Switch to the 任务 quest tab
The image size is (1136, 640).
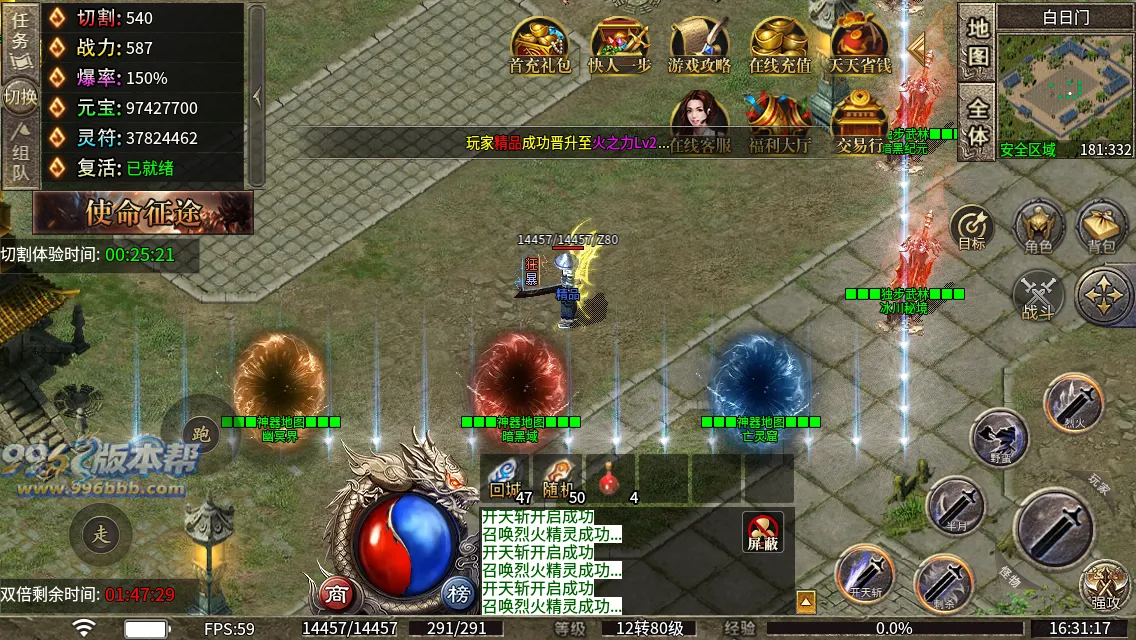[x=20, y=37]
